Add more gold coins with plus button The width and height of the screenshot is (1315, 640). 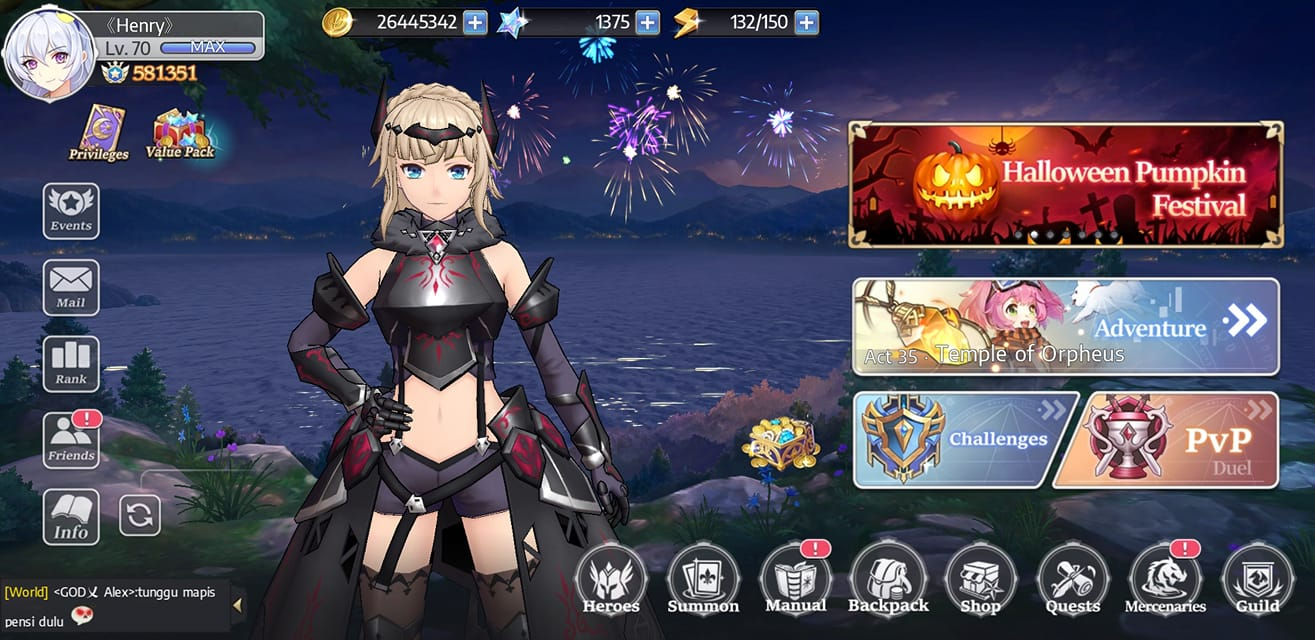pyautogui.click(x=475, y=22)
